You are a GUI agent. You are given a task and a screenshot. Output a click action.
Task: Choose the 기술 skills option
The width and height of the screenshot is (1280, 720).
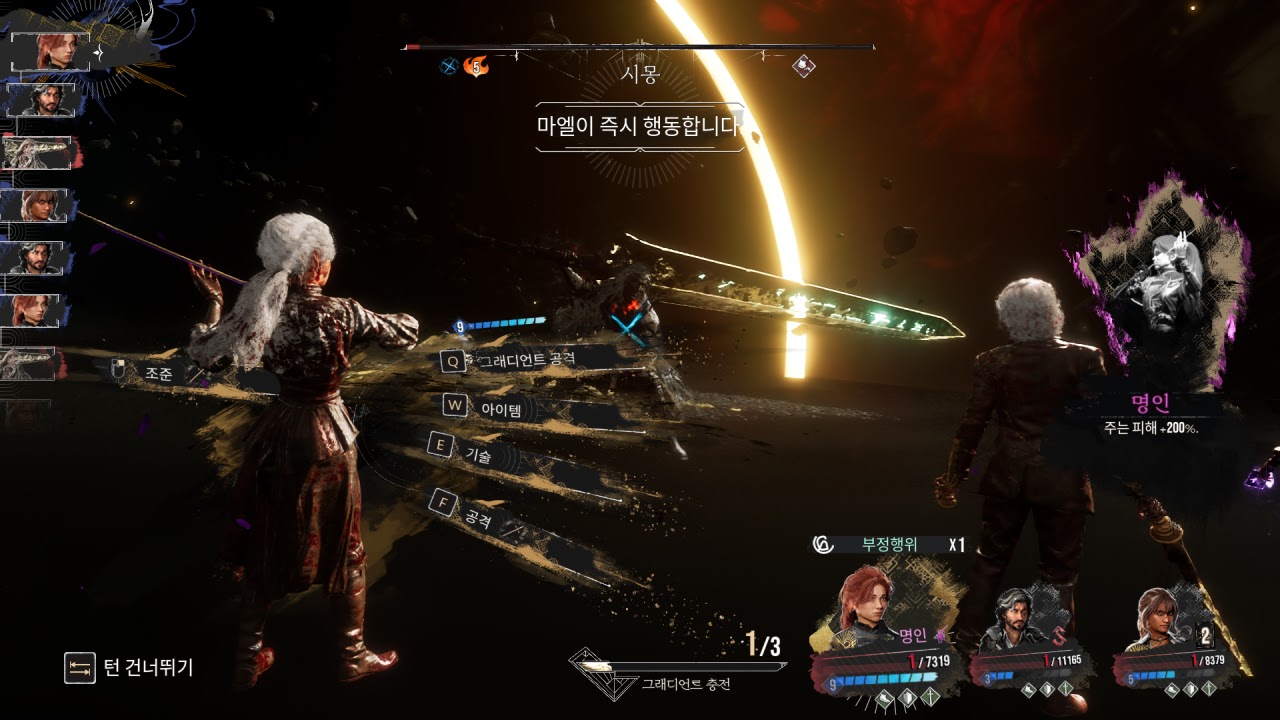click(x=478, y=455)
